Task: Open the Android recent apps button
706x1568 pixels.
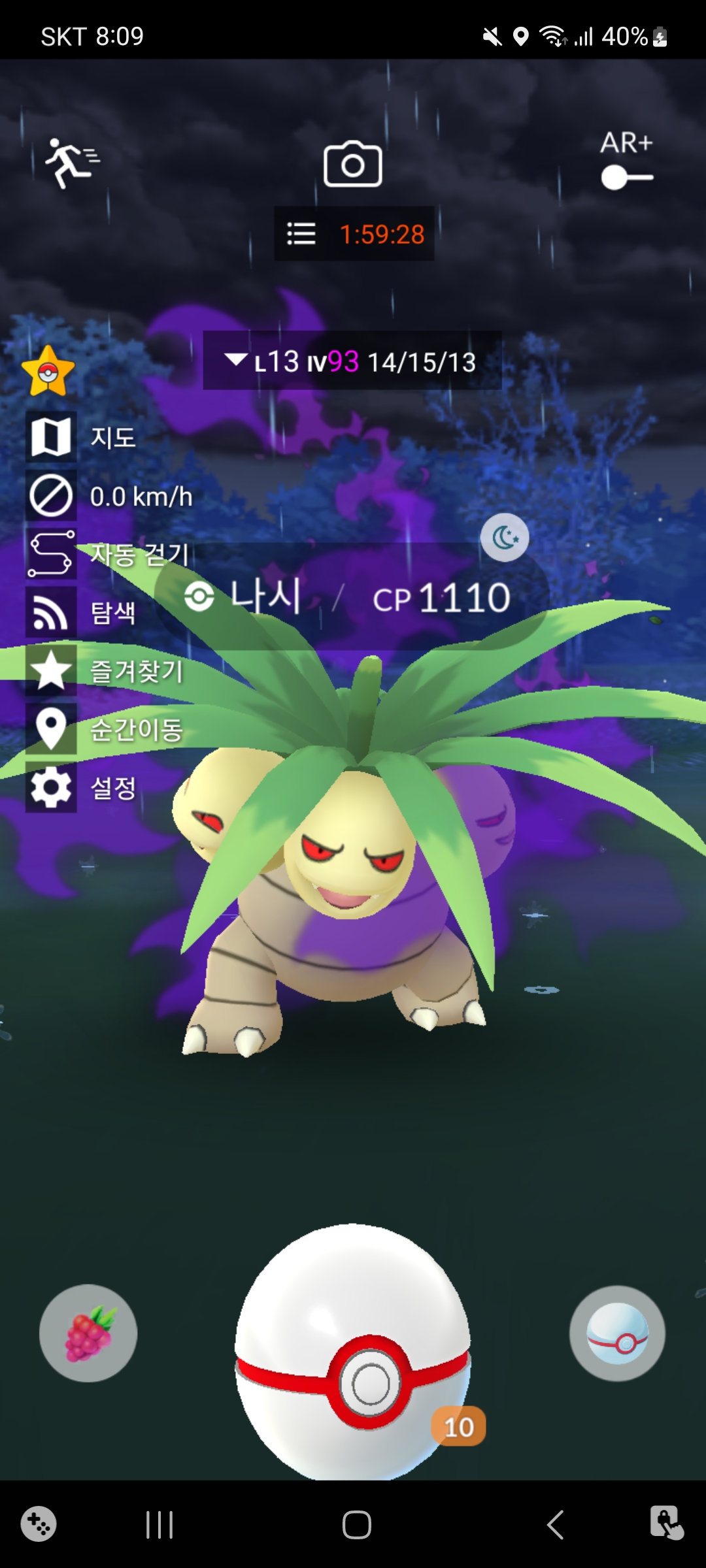Action: (160, 1526)
